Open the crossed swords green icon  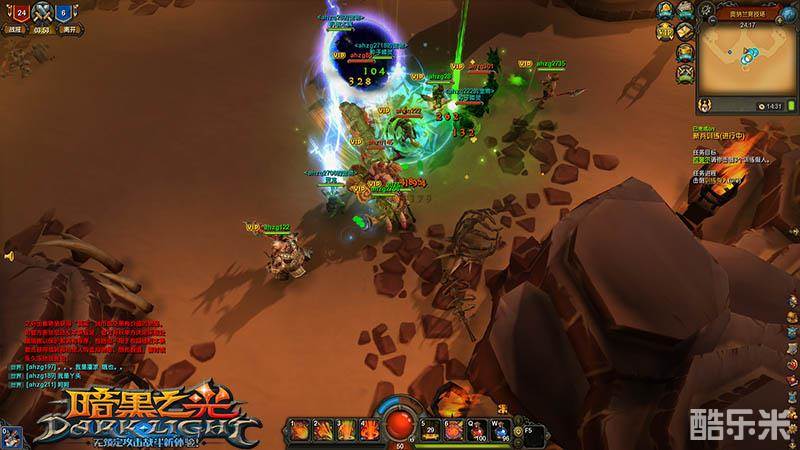pos(687,73)
